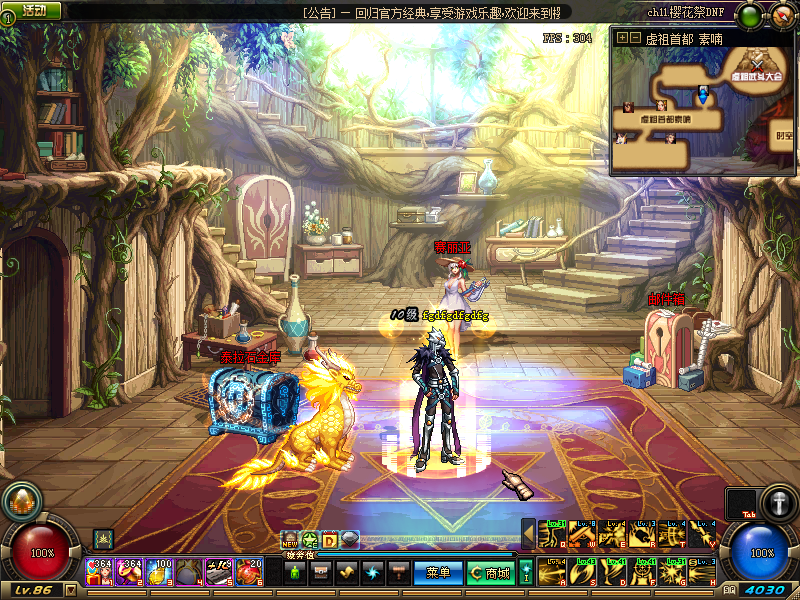Open the NEW notification icon
This screenshot has height=600, width=800.
290,540
